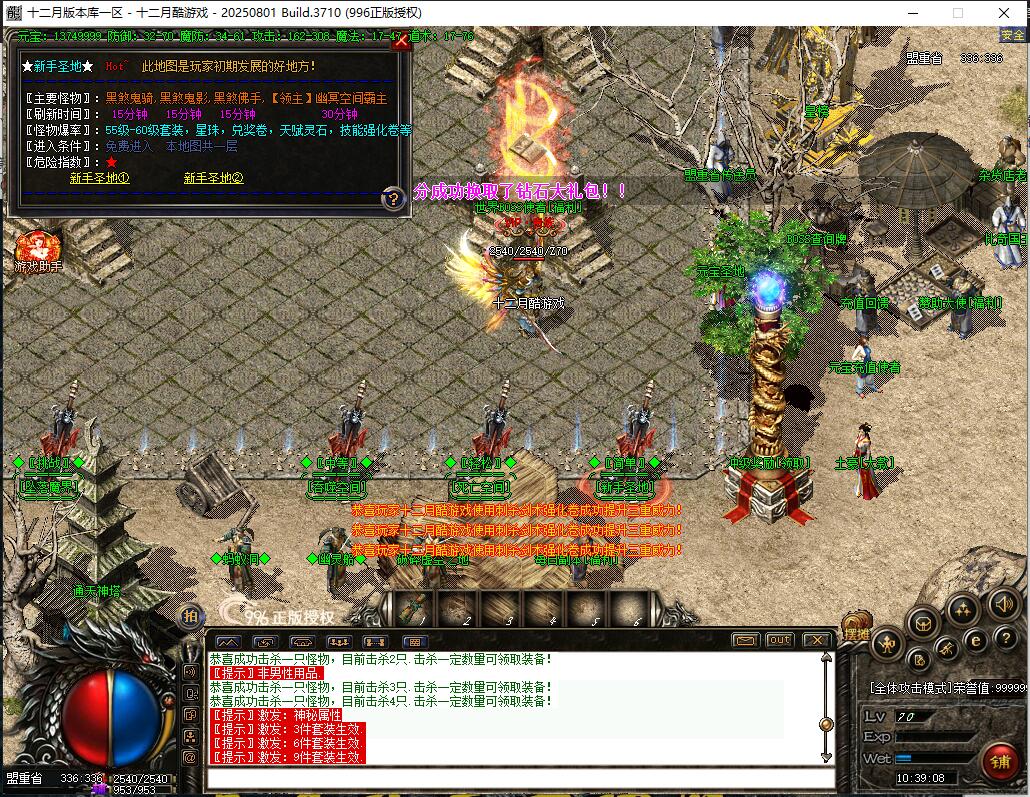The width and height of the screenshot is (1030, 797).
Task: Open the 游戏助手 game assistant
Action: pos(37,252)
